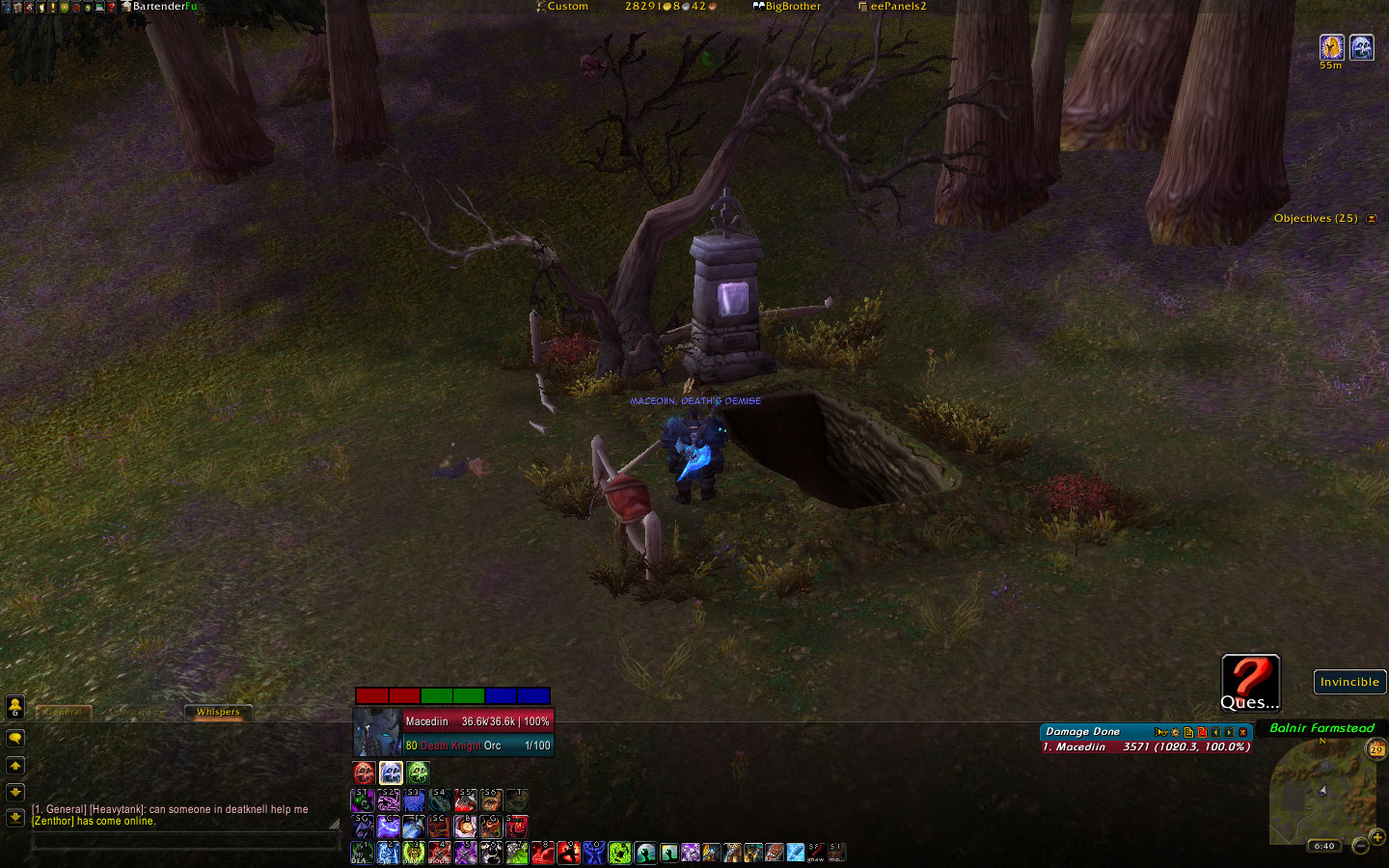Open Damage Done meter gear configuration

point(1175,732)
